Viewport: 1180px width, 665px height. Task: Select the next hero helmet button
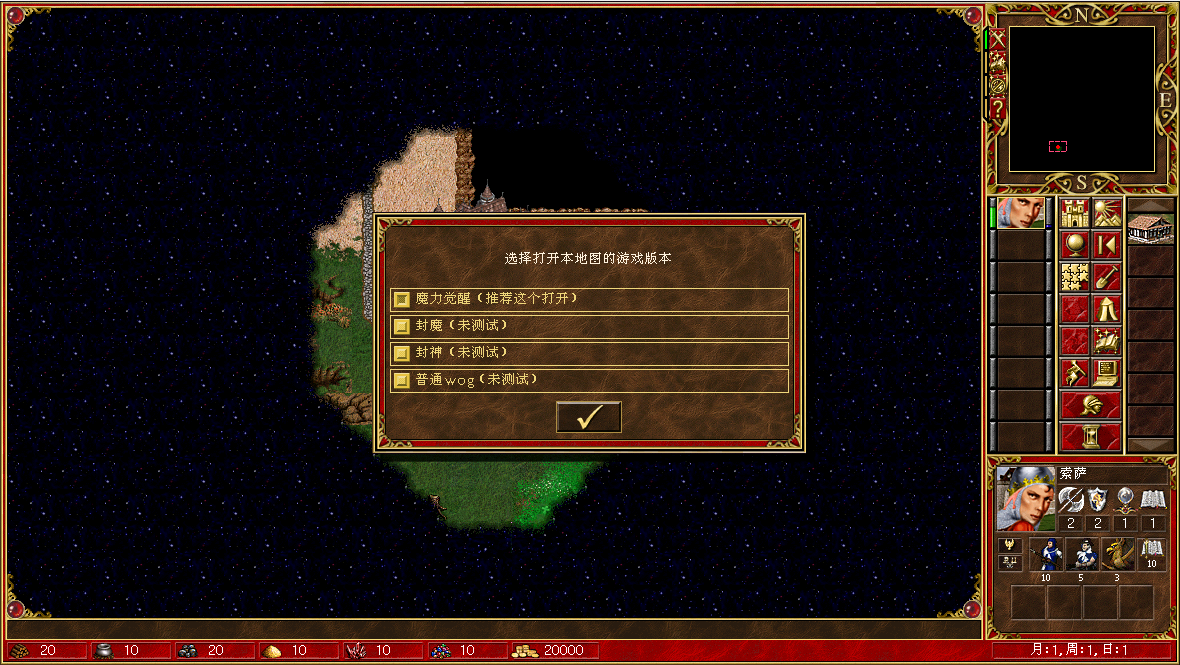tap(1090, 405)
